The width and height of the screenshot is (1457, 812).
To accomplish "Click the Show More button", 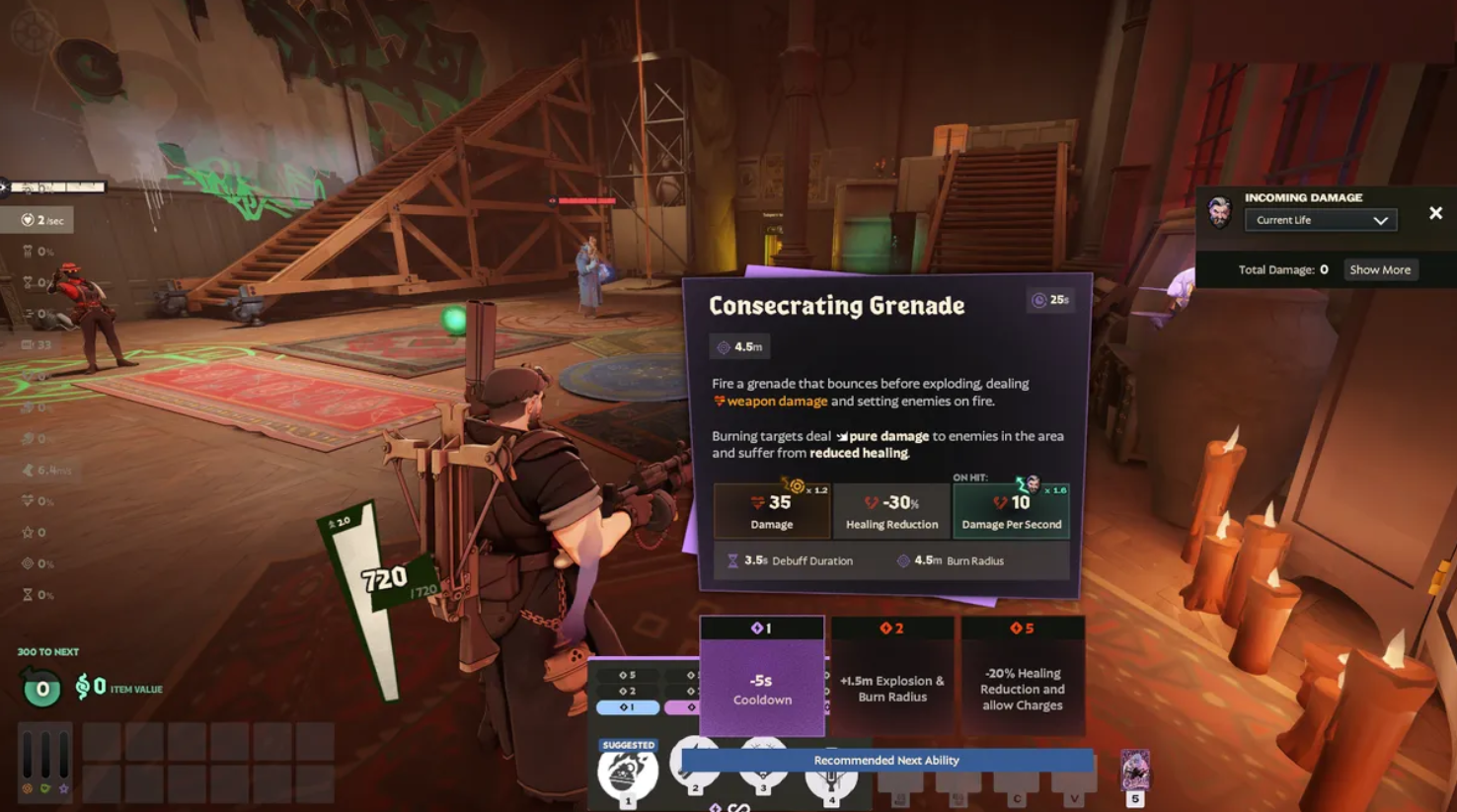I will [1380, 269].
